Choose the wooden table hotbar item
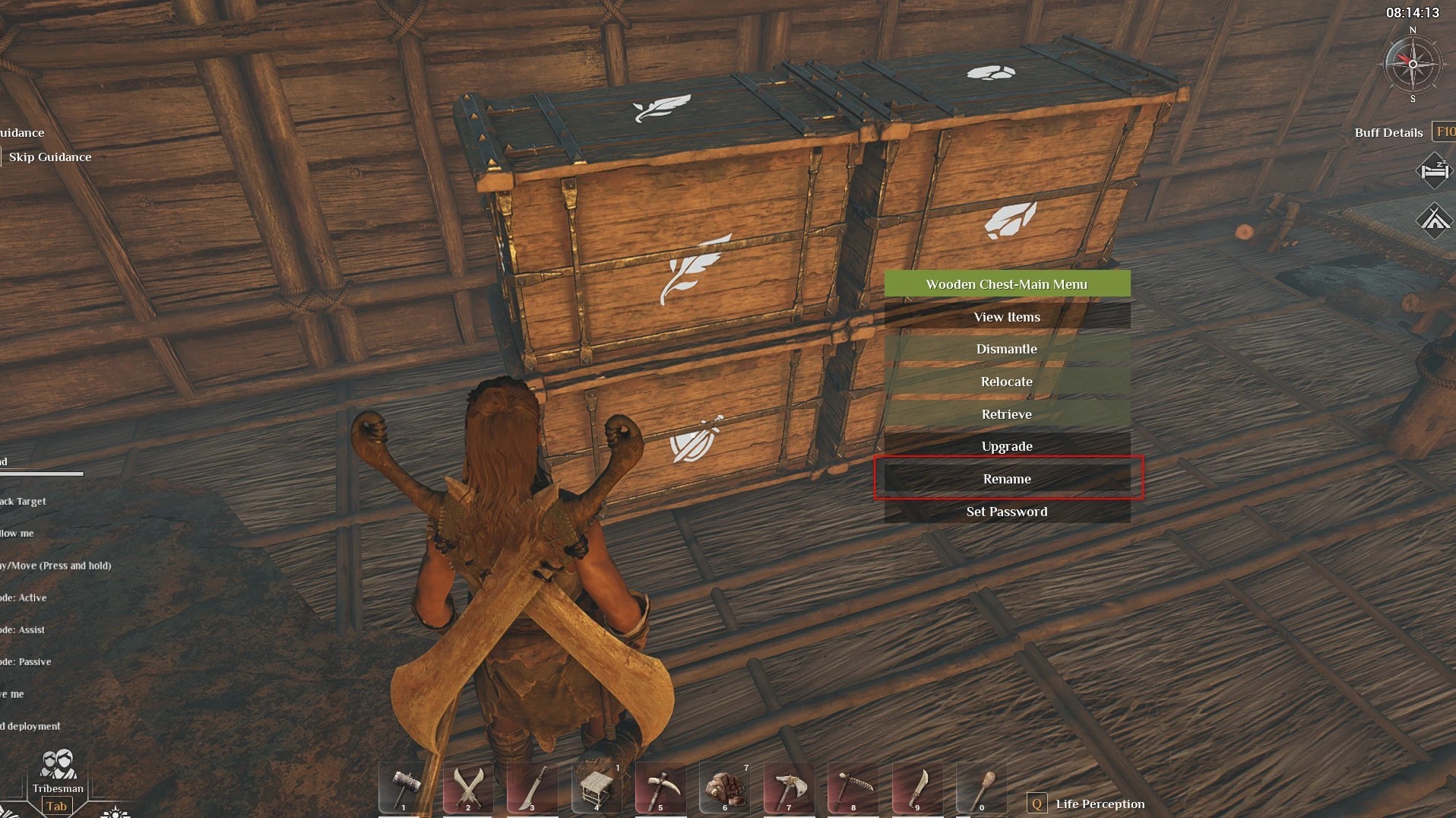Viewport: 1456px width, 818px height. coord(597,786)
